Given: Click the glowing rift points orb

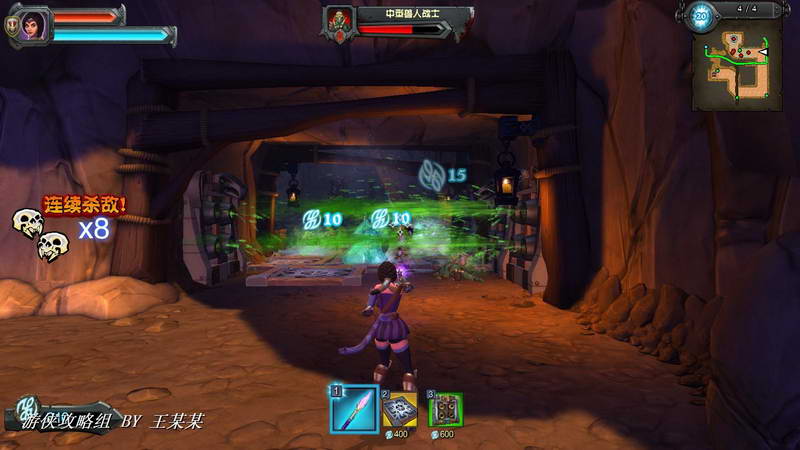Looking at the screenshot, I should [x=700, y=16].
